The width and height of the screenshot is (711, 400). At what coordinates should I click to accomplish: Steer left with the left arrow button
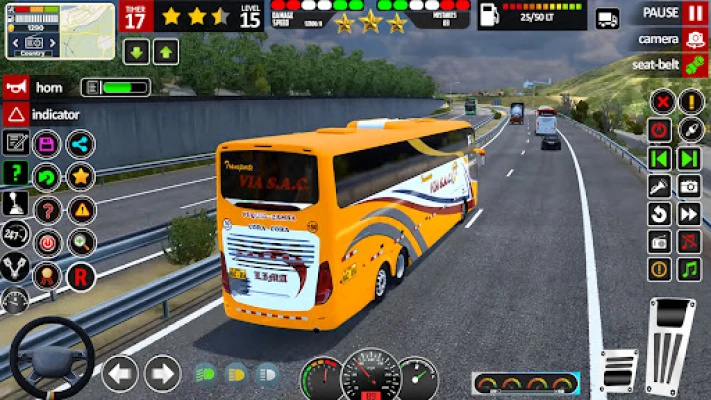120,374
